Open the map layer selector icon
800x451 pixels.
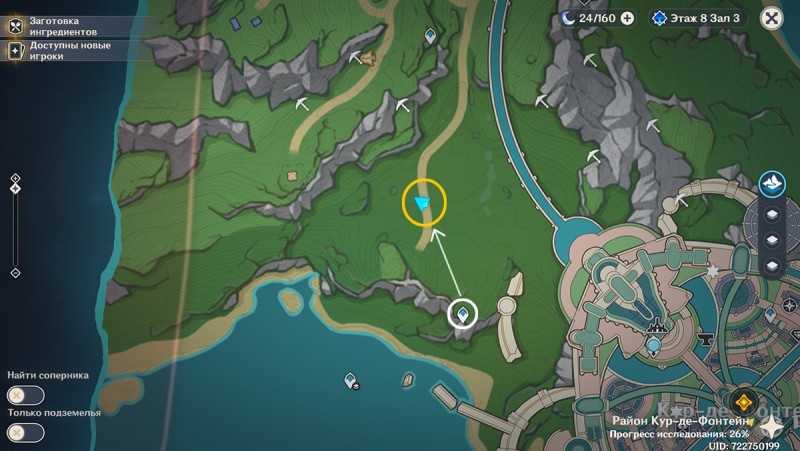(x=772, y=182)
